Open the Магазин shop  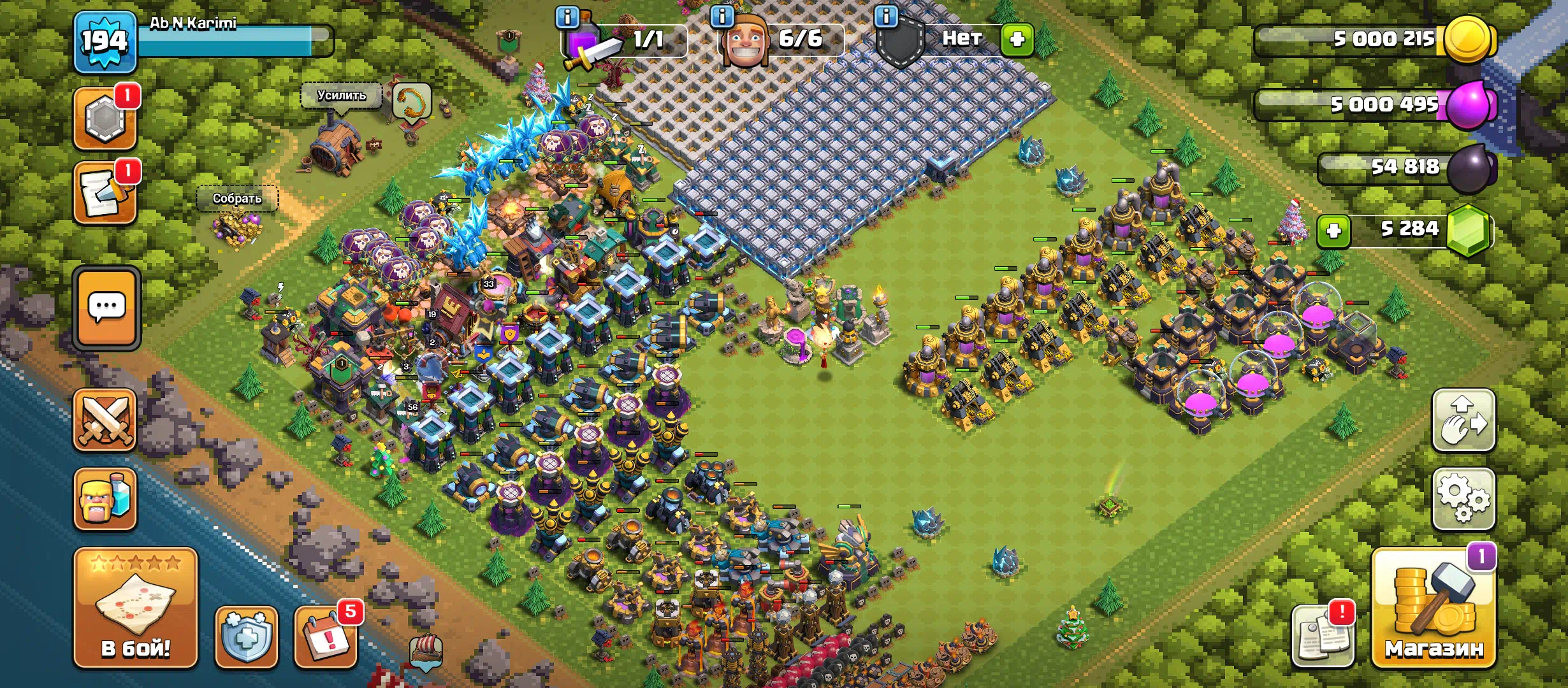1434,608
